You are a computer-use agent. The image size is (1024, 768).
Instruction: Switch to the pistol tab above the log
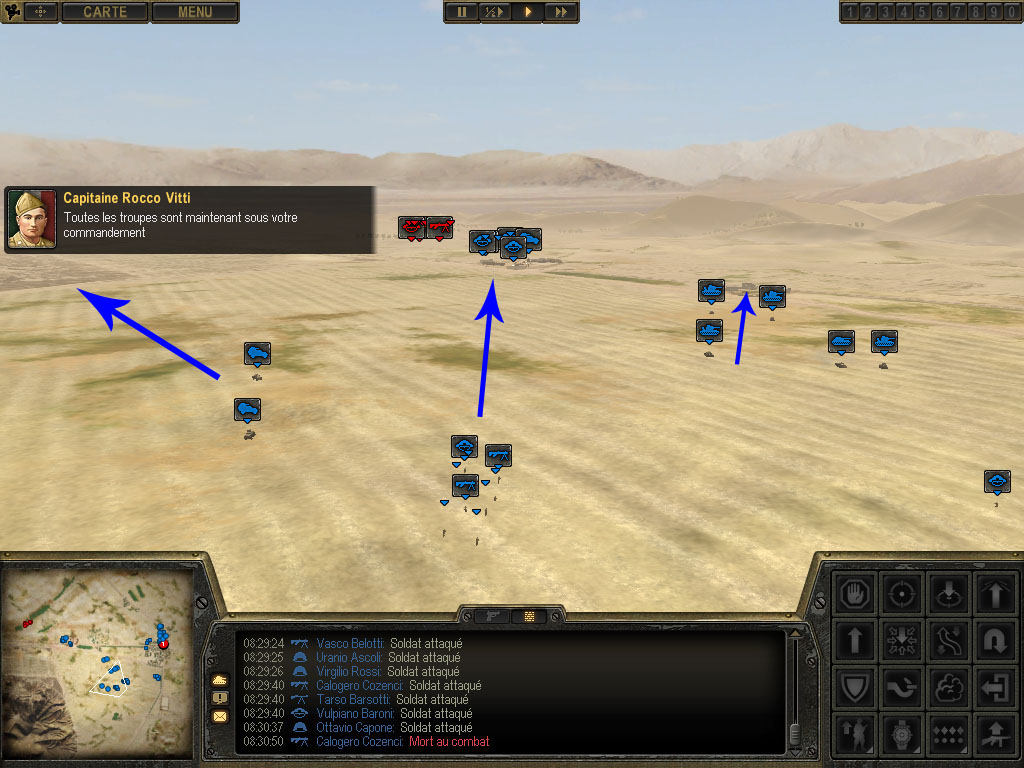[493, 616]
